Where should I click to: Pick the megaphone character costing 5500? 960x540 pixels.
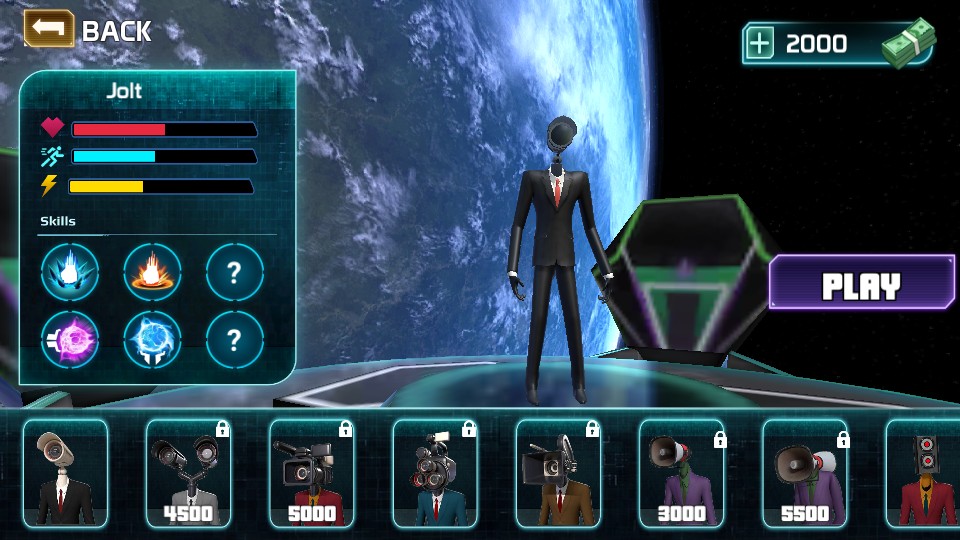click(x=804, y=473)
